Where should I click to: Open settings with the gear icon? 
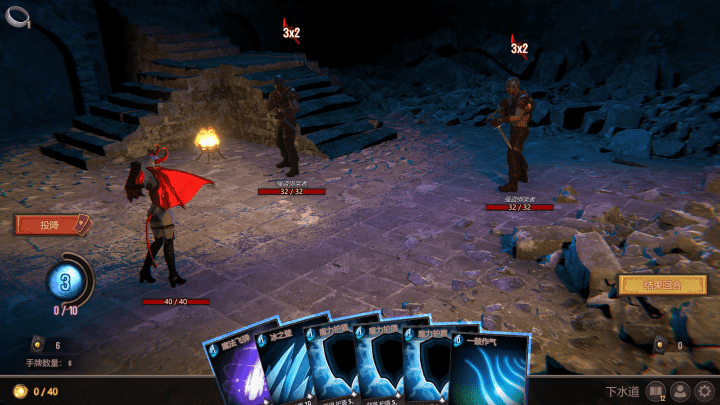705,391
